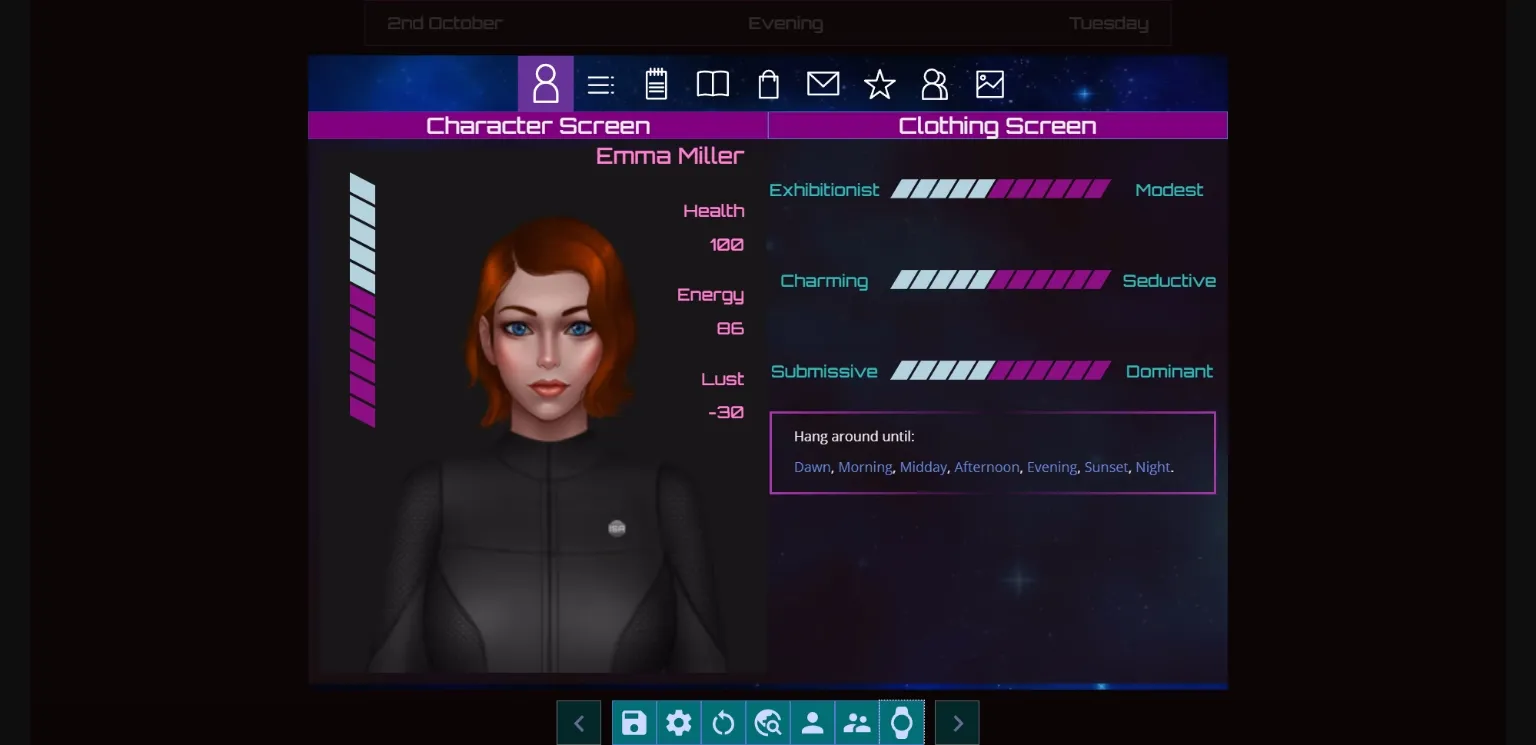Open the photo gallery icon
The width and height of the screenshot is (1536, 745).
pos(989,84)
